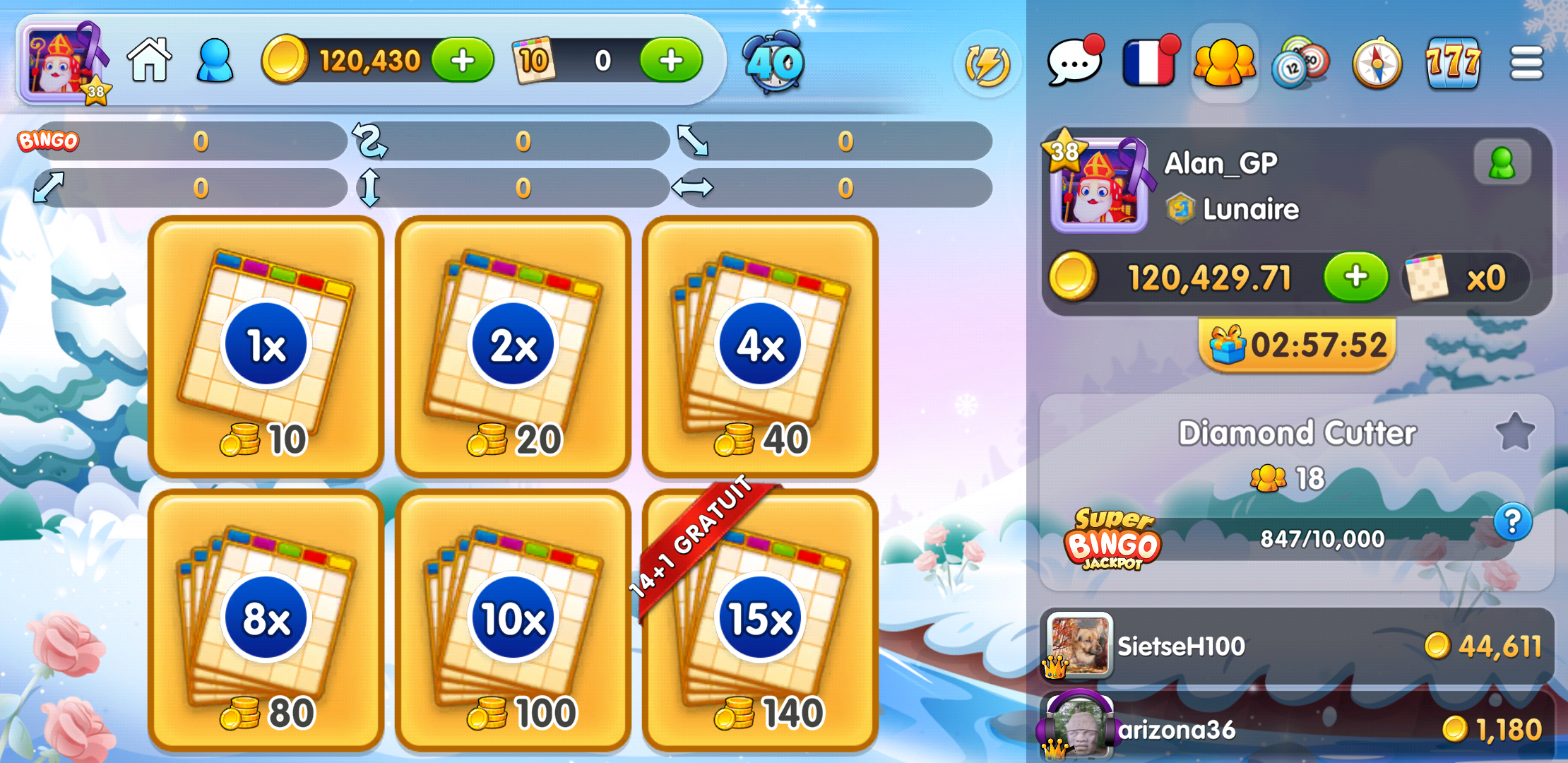This screenshot has height=763, width=1568.
Task: Open the hamburger menu
Action: (1527, 62)
